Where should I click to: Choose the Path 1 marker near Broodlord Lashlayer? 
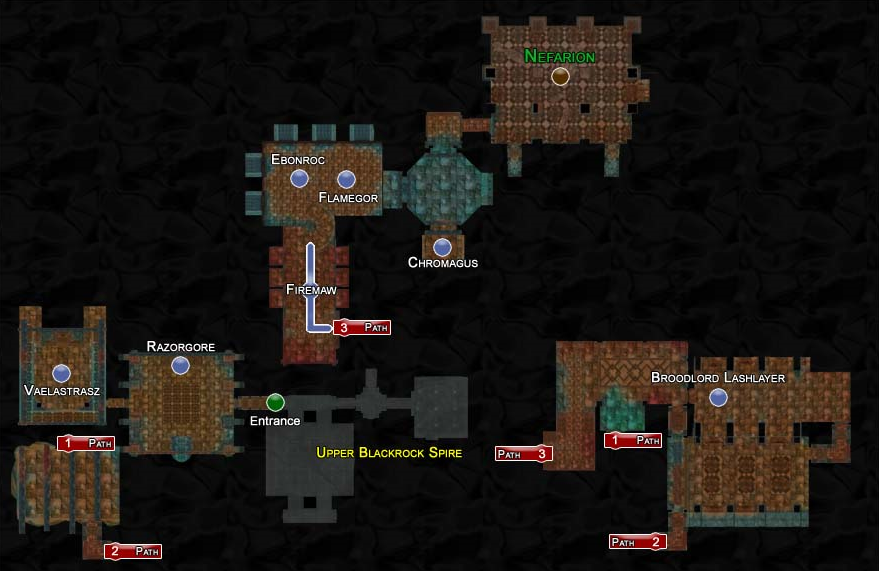[633, 440]
